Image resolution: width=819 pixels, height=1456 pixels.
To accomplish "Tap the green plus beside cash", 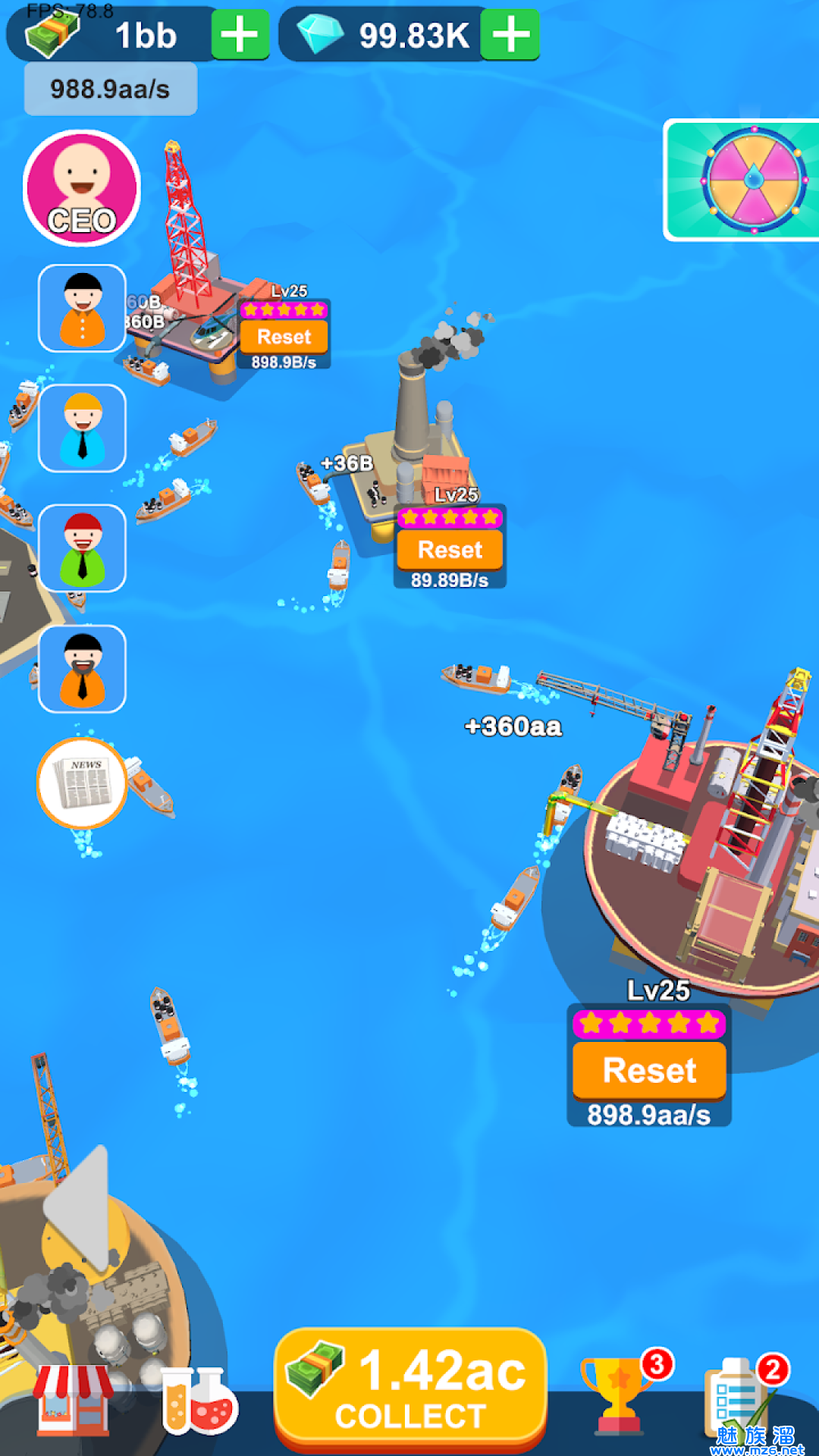I will 240,35.
